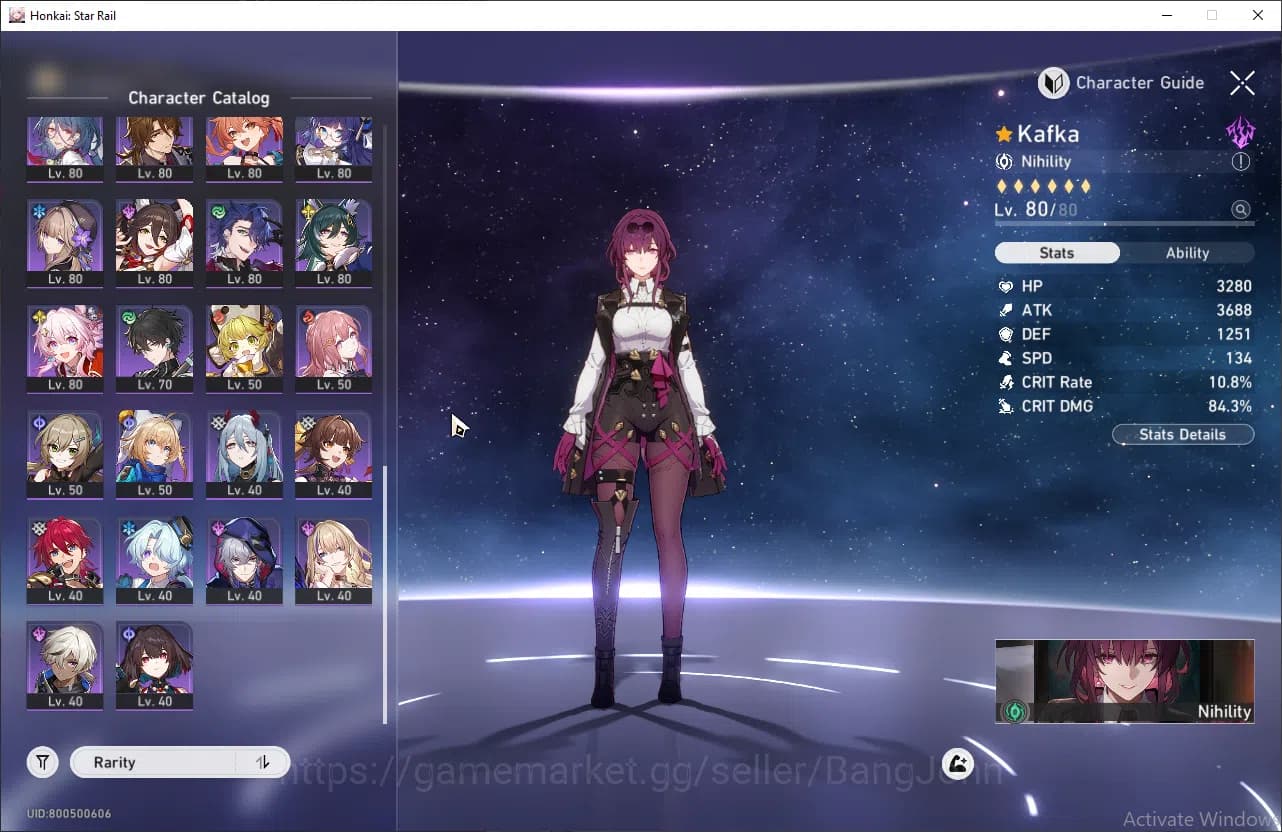Click the ATK stat icon
The image size is (1282, 832).
(x=1007, y=310)
